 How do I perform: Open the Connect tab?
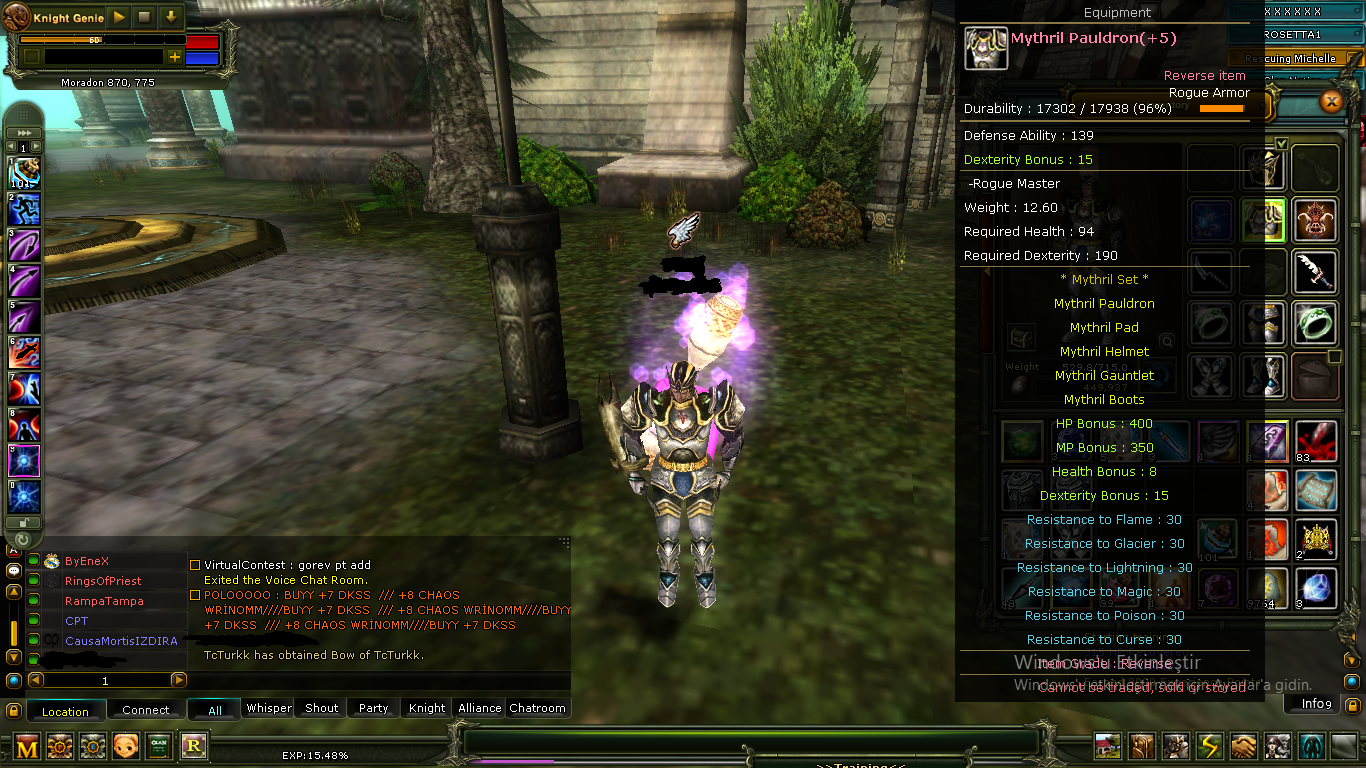[x=146, y=709]
